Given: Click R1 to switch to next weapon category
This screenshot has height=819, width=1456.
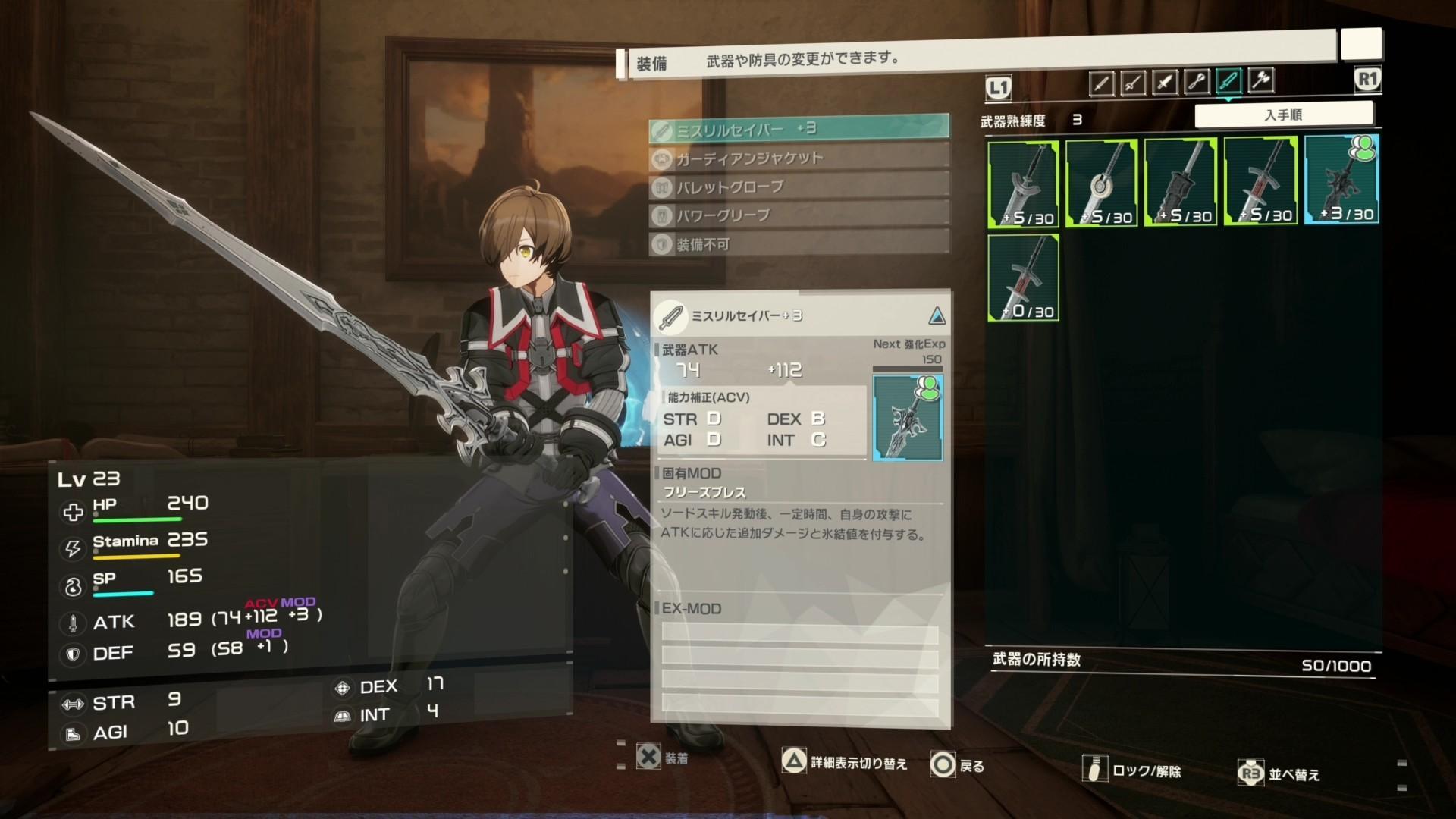Looking at the screenshot, I should 1367,79.
